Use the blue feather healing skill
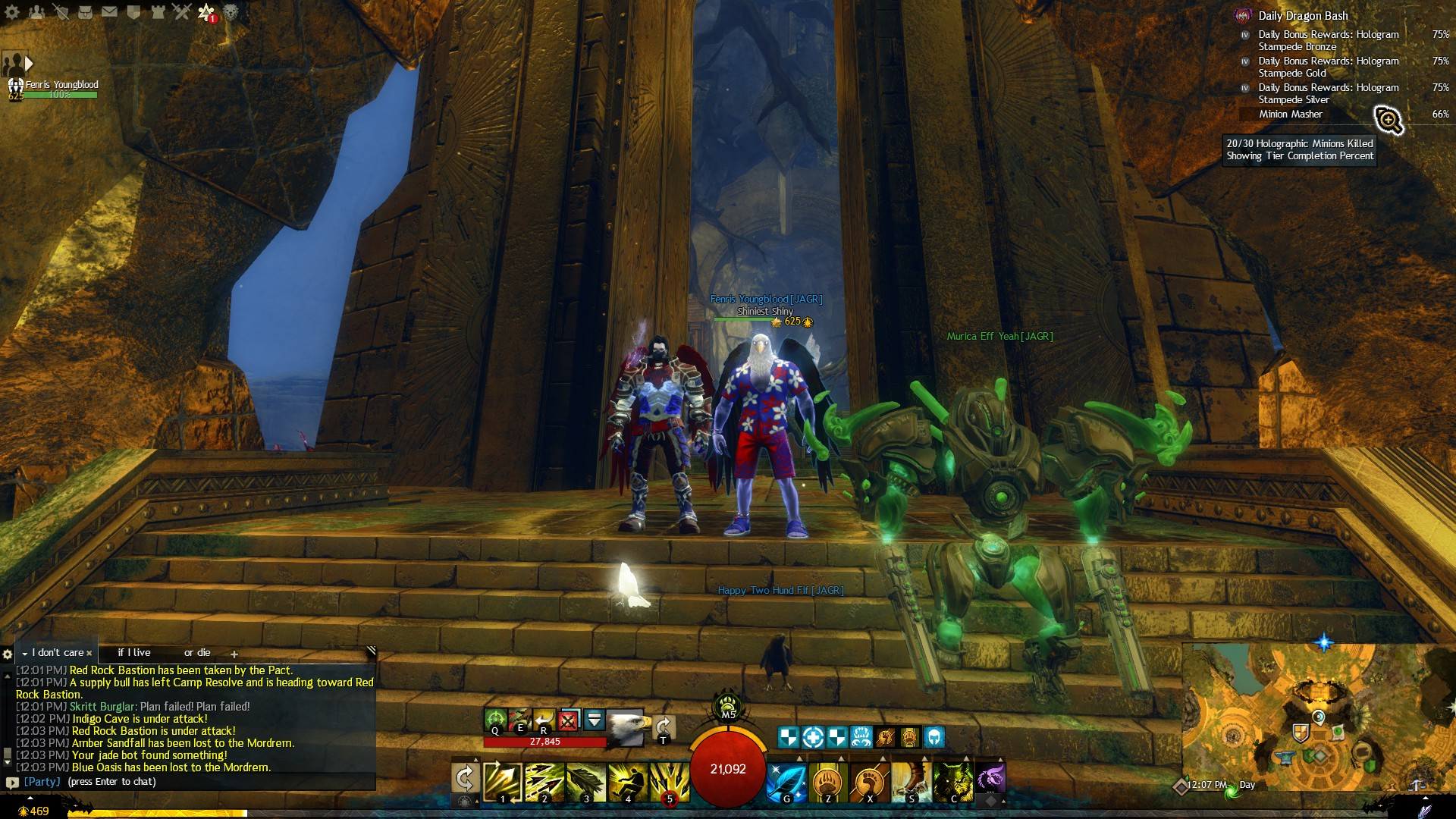This screenshot has height=819, width=1456. [x=786, y=782]
